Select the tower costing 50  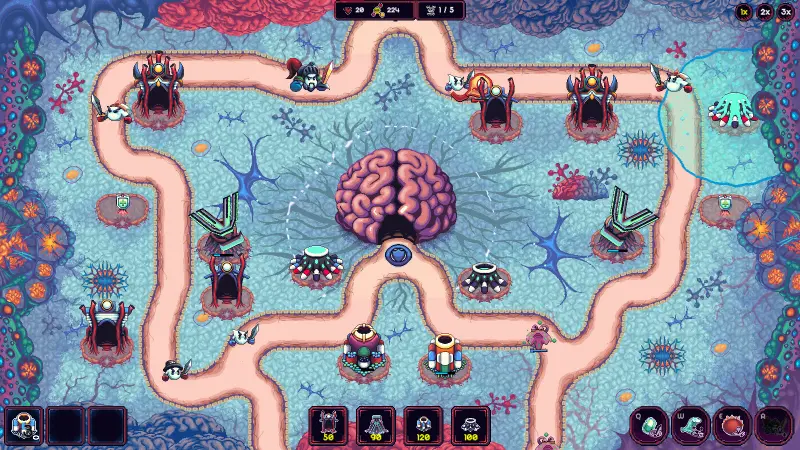[x=328, y=425]
